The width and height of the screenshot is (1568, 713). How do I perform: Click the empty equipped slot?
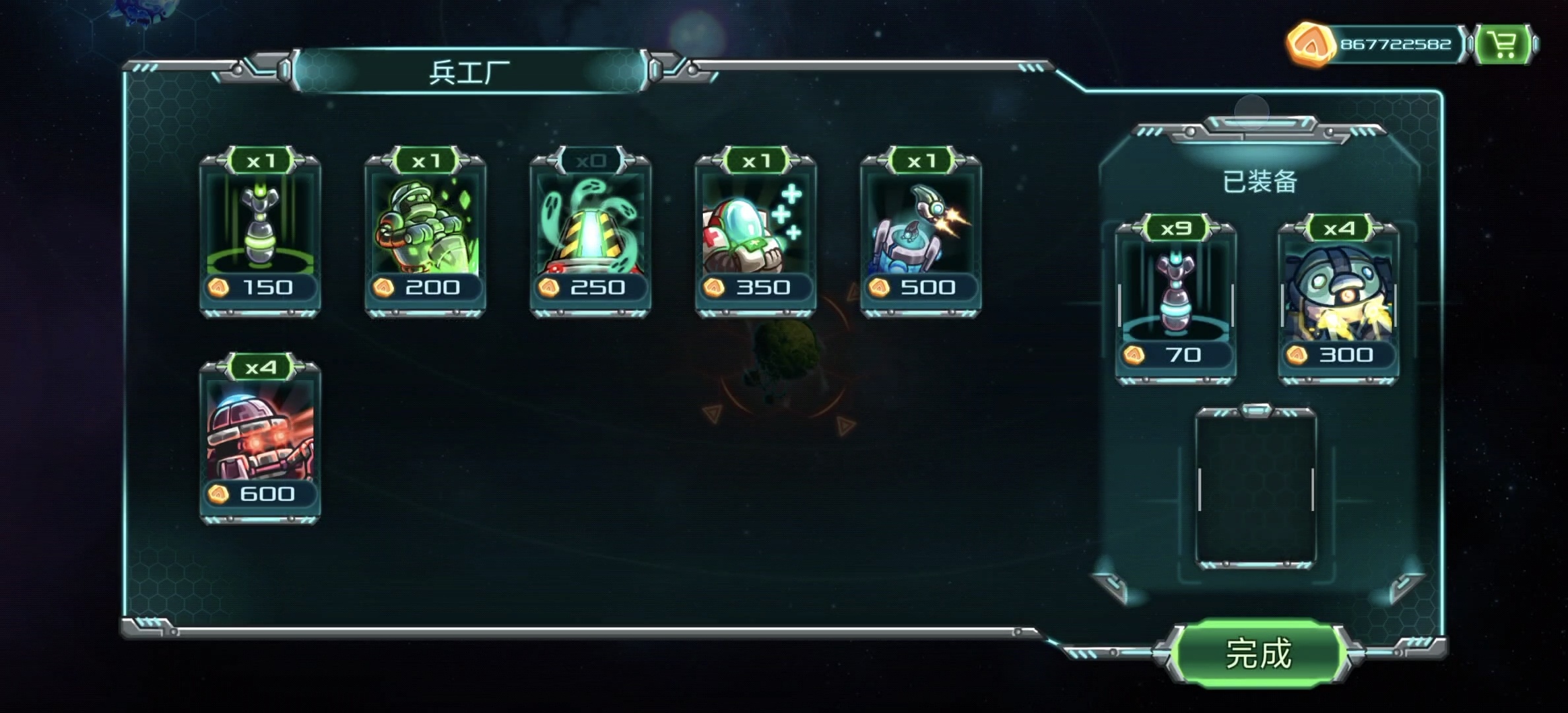1256,489
